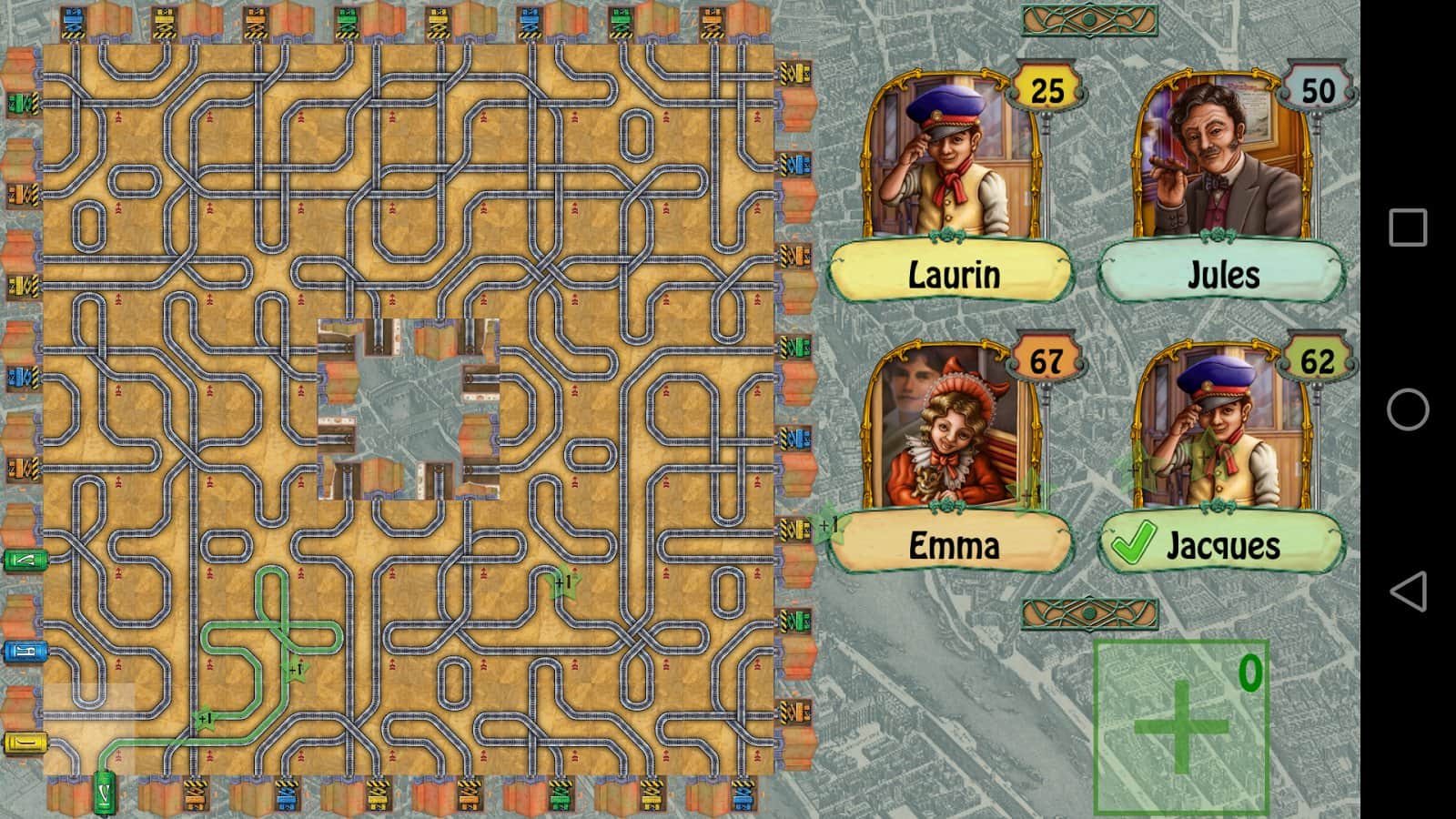This screenshot has width=1456, height=819.
Task: Tap the Android home circle button
Action: pyautogui.click(x=1408, y=409)
